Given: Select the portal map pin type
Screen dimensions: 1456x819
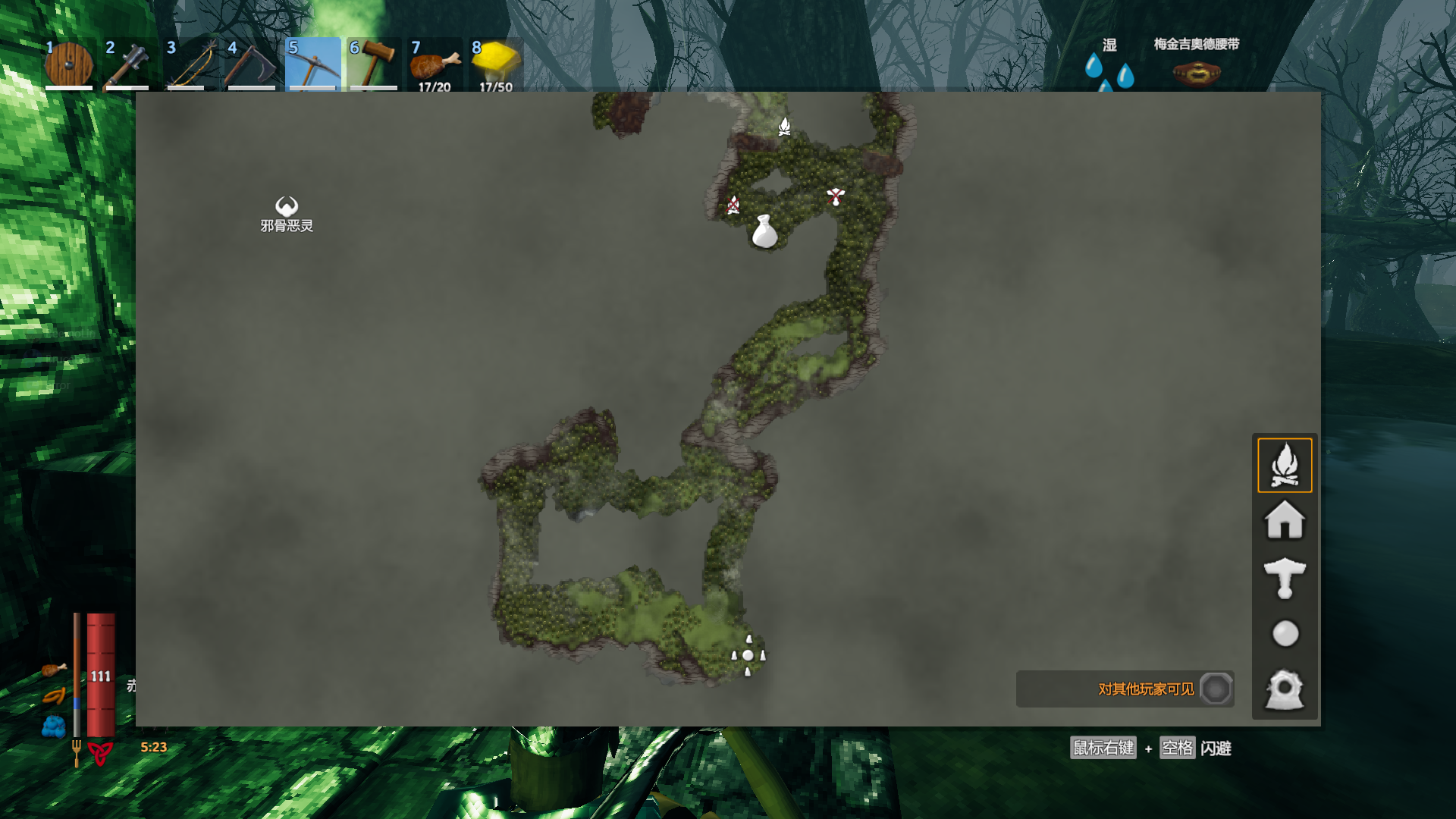Looking at the screenshot, I should [1285, 690].
